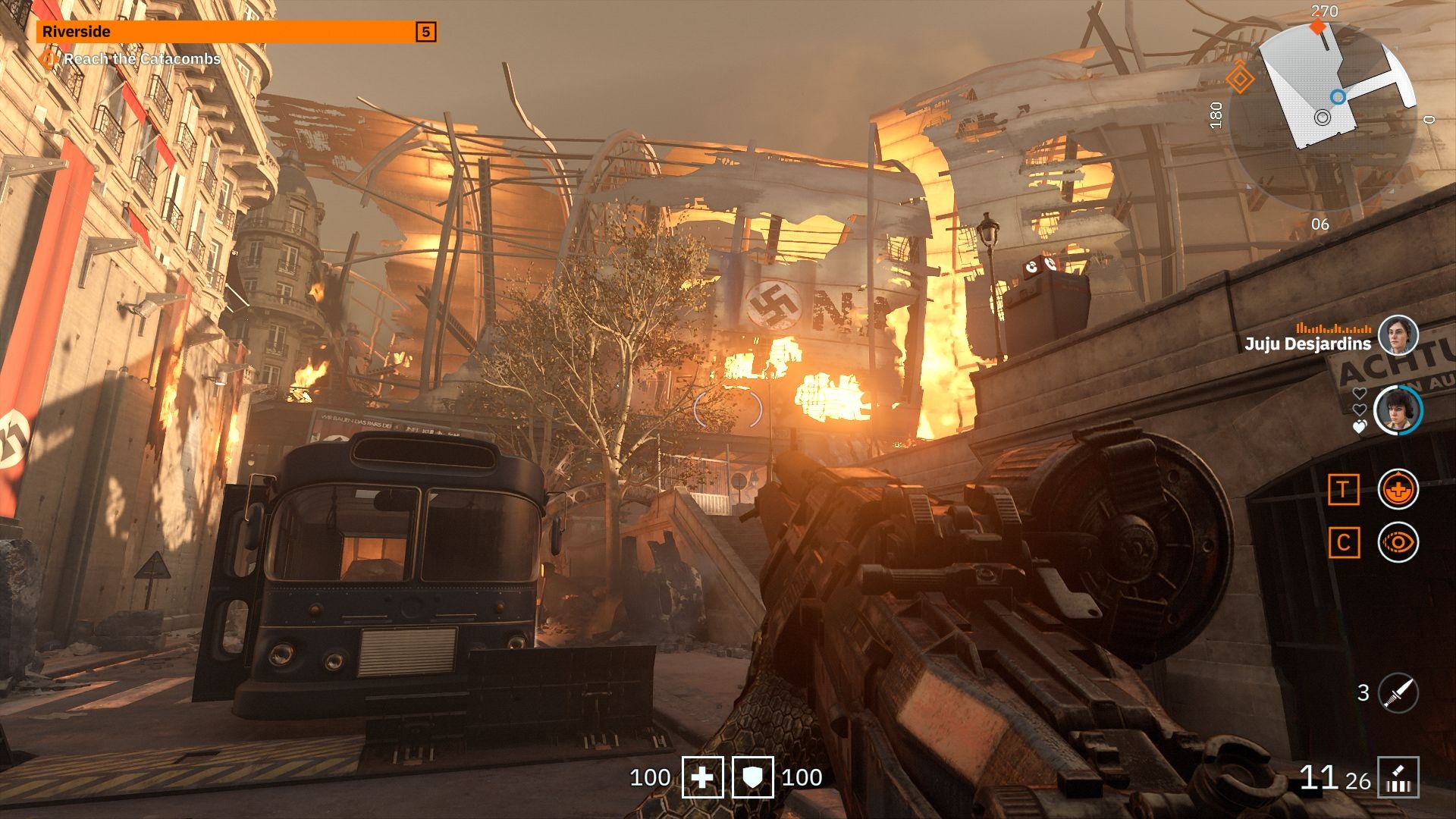Select the sister's portrait with blue ring
This screenshot has width=1456, height=819.
point(1398,410)
